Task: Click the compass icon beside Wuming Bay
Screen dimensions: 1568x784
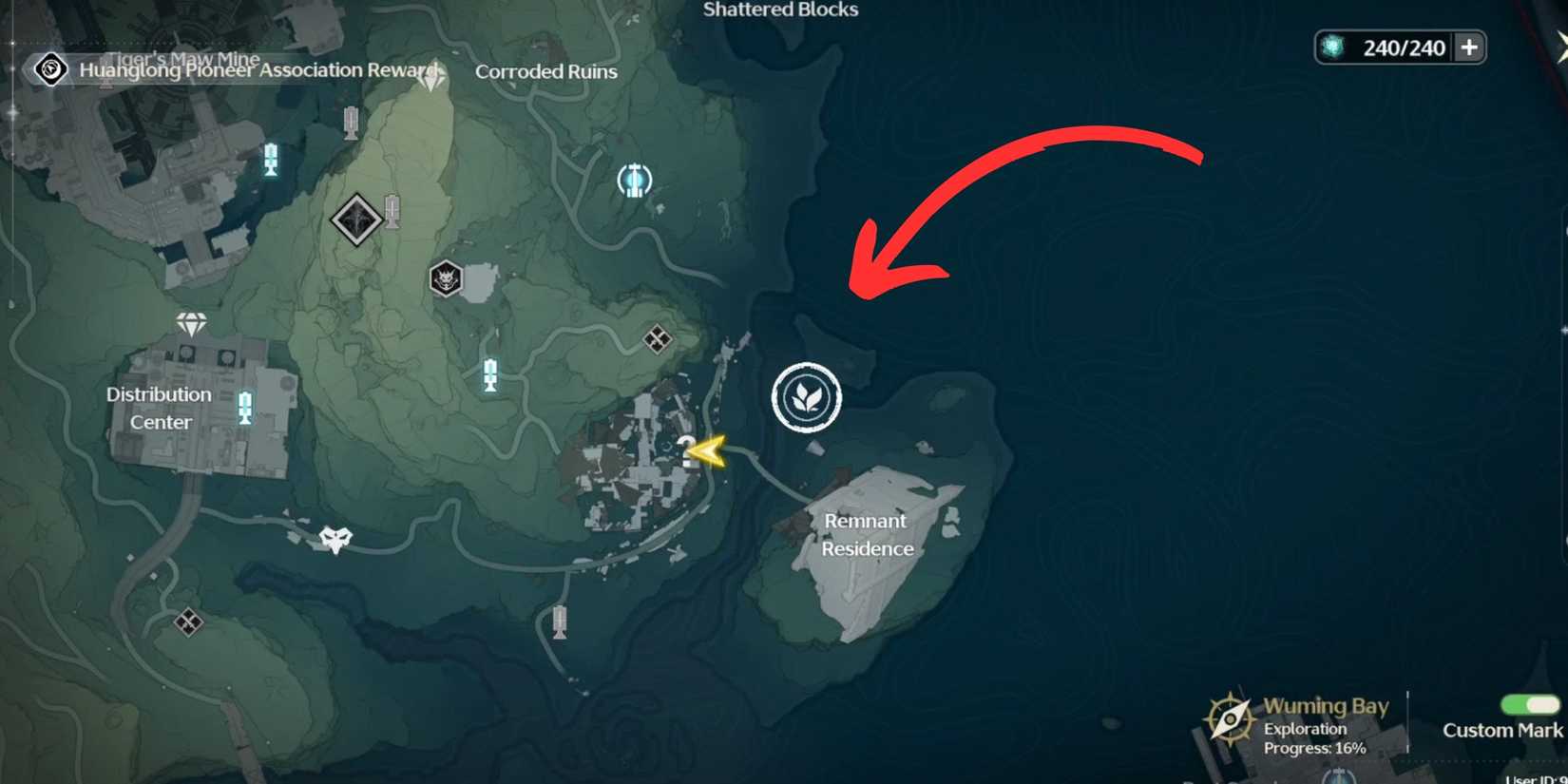Action: pyautogui.click(x=1230, y=717)
